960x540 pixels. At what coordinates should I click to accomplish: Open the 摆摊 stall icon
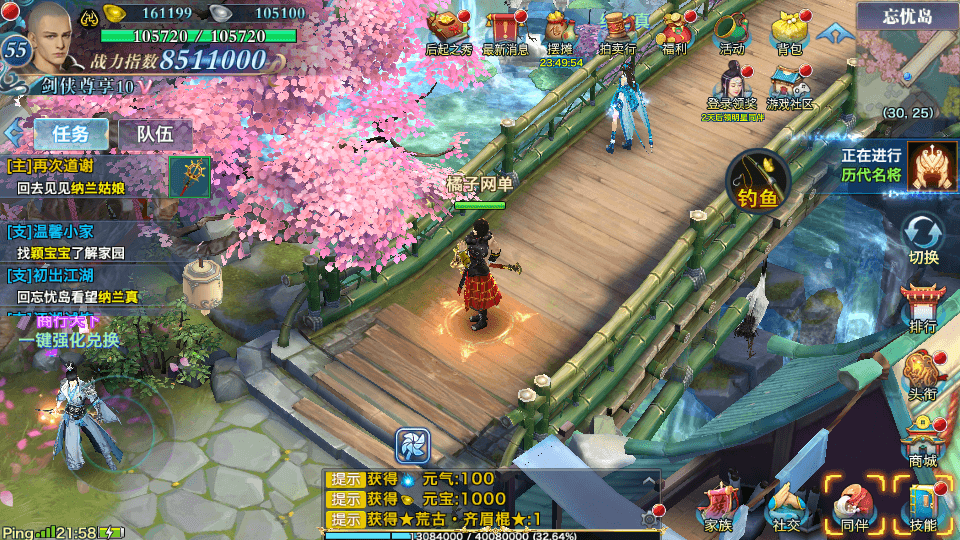[561, 31]
